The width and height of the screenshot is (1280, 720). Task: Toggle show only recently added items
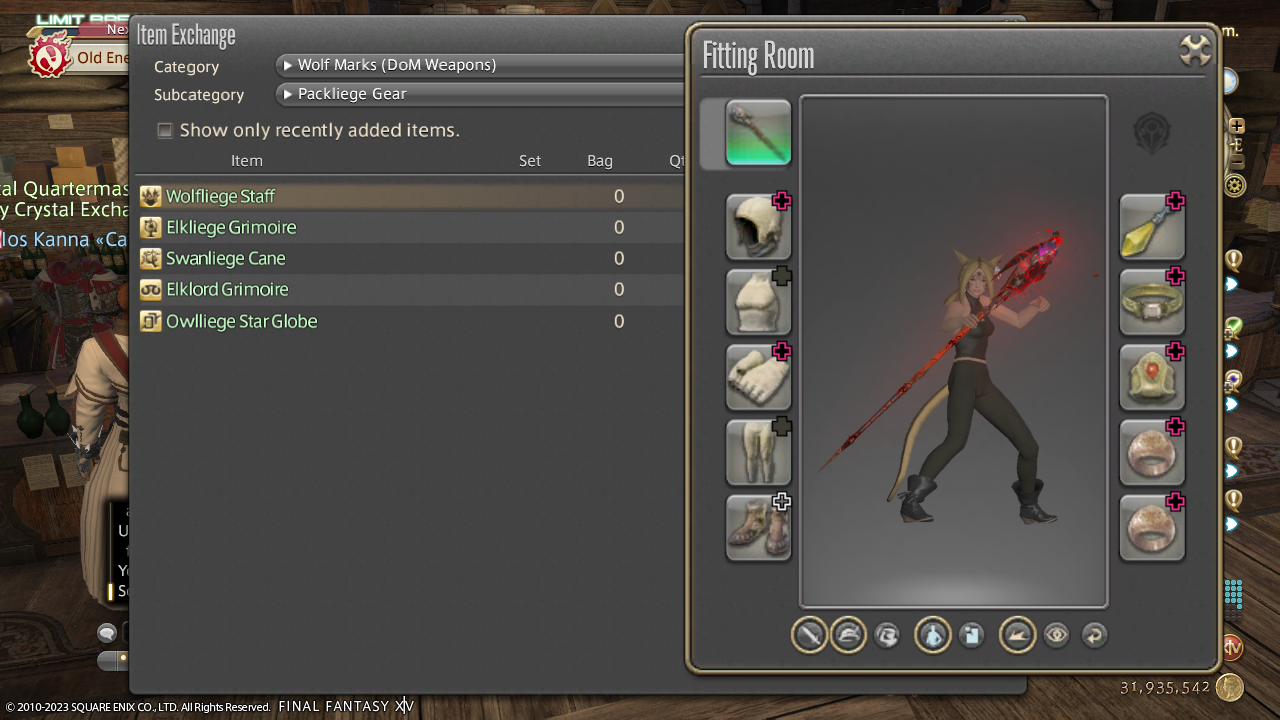tap(165, 130)
